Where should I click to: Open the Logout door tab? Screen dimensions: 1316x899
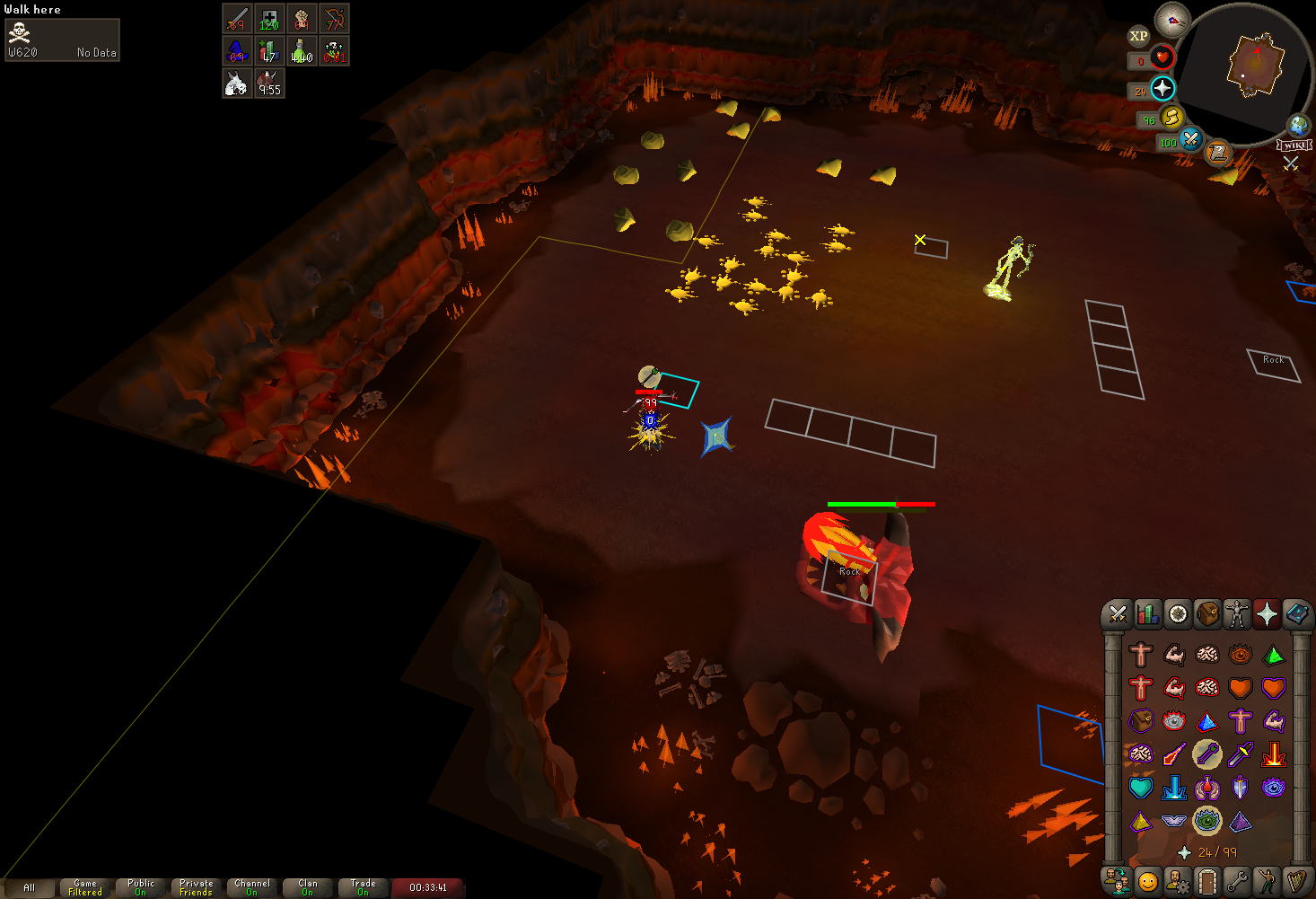coord(1207,881)
